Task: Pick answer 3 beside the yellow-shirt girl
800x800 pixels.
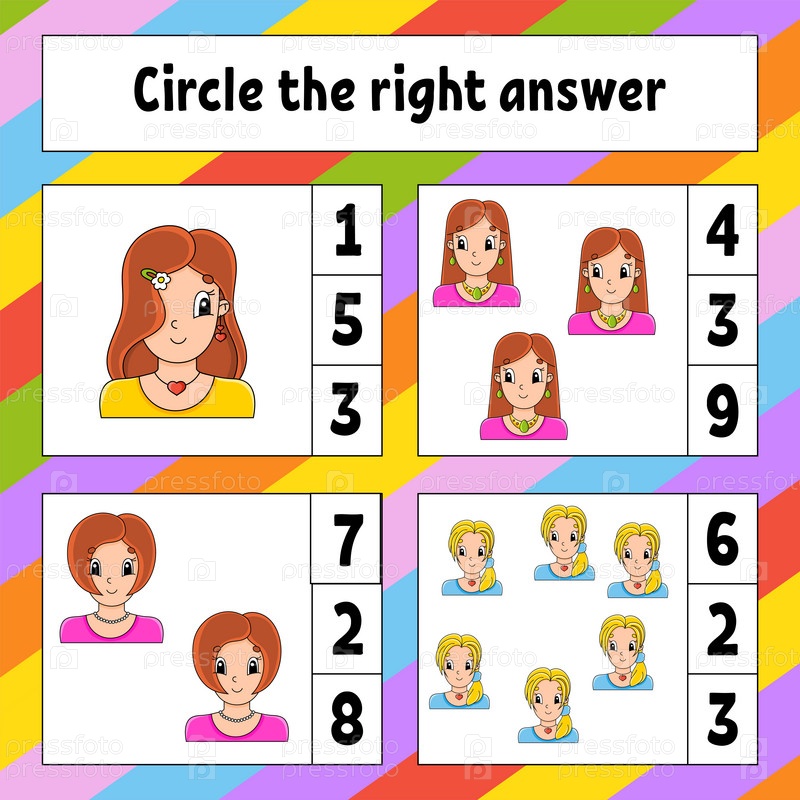Action: pos(346,409)
